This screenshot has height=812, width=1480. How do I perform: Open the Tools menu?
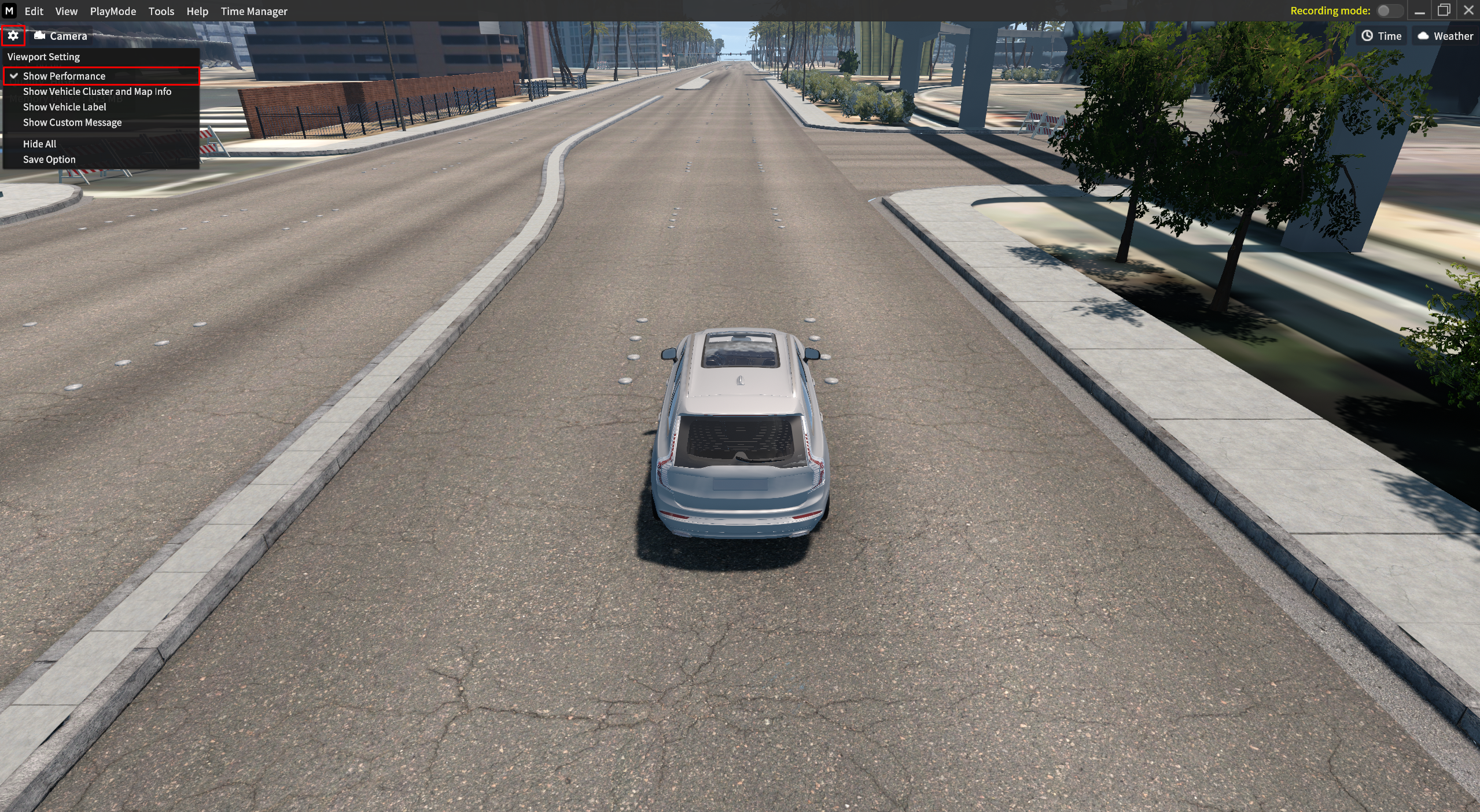tap(161, 11)
